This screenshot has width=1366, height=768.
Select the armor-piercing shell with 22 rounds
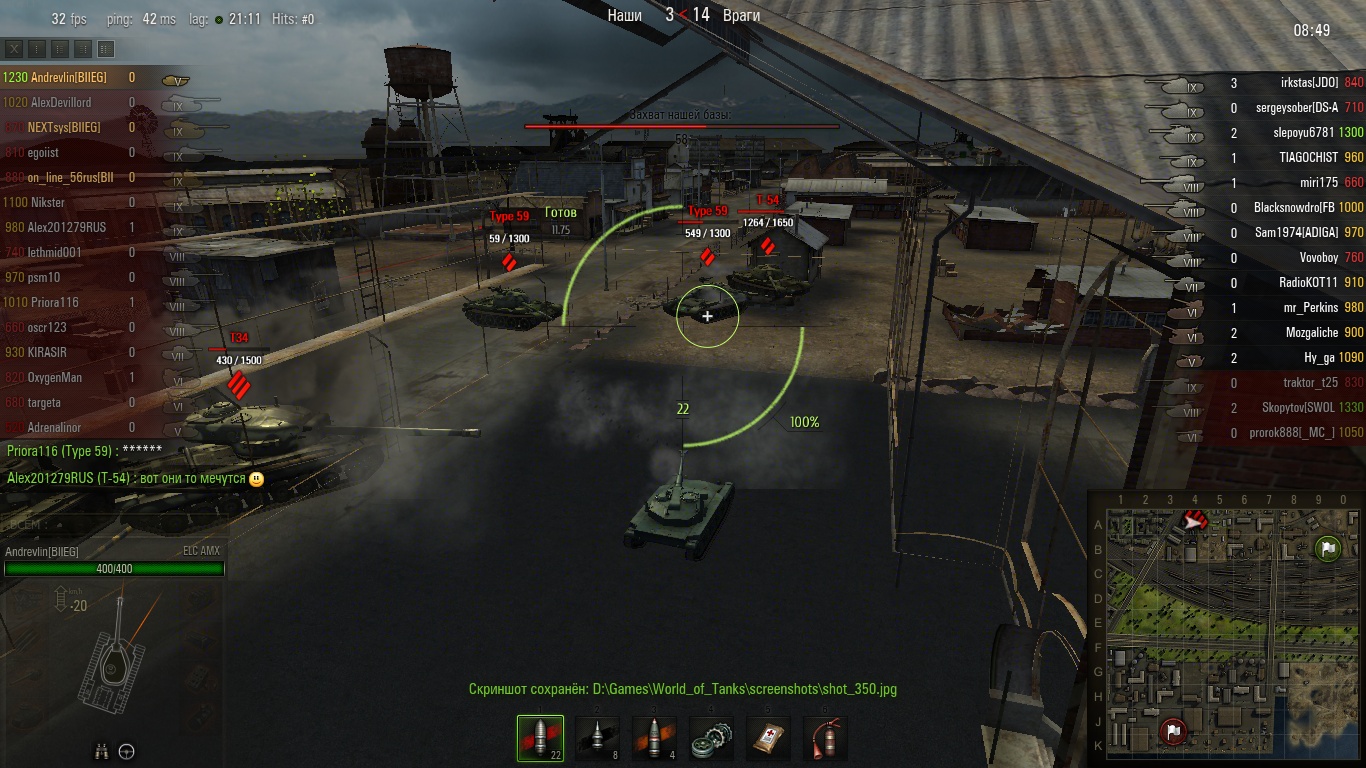click(x=540, y=738)
